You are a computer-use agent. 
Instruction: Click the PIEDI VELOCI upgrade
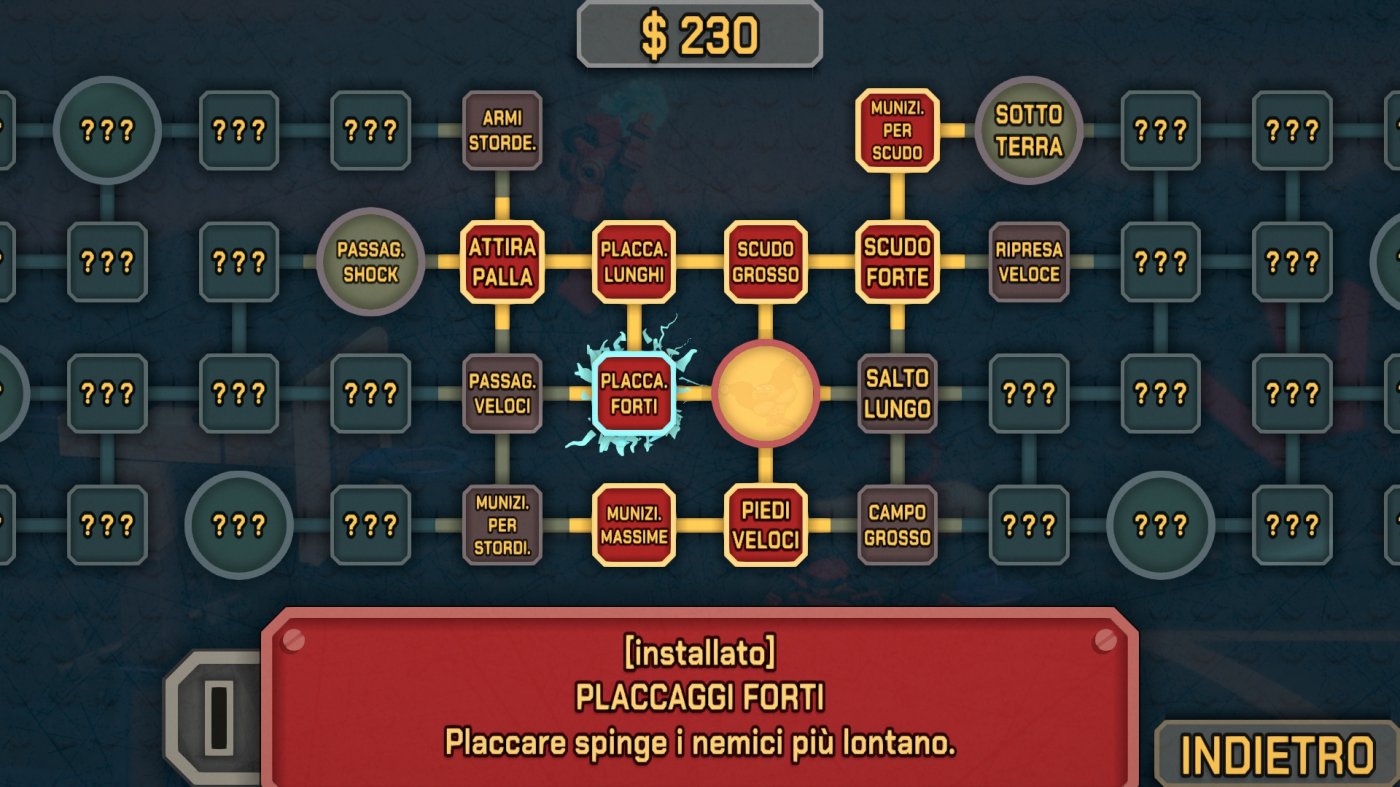[x=765, y=523]
